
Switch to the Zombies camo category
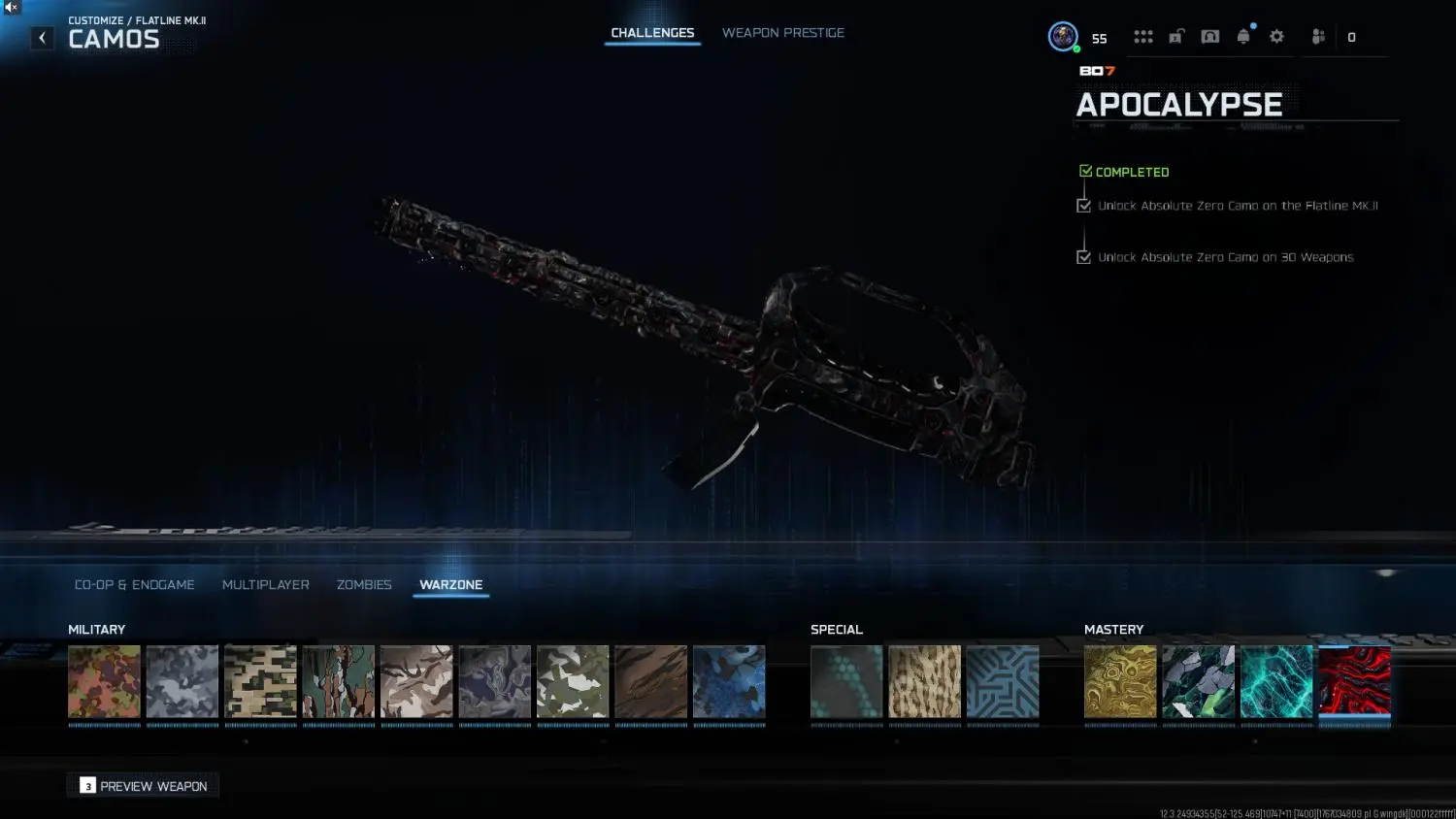click(x=364, y=584)
